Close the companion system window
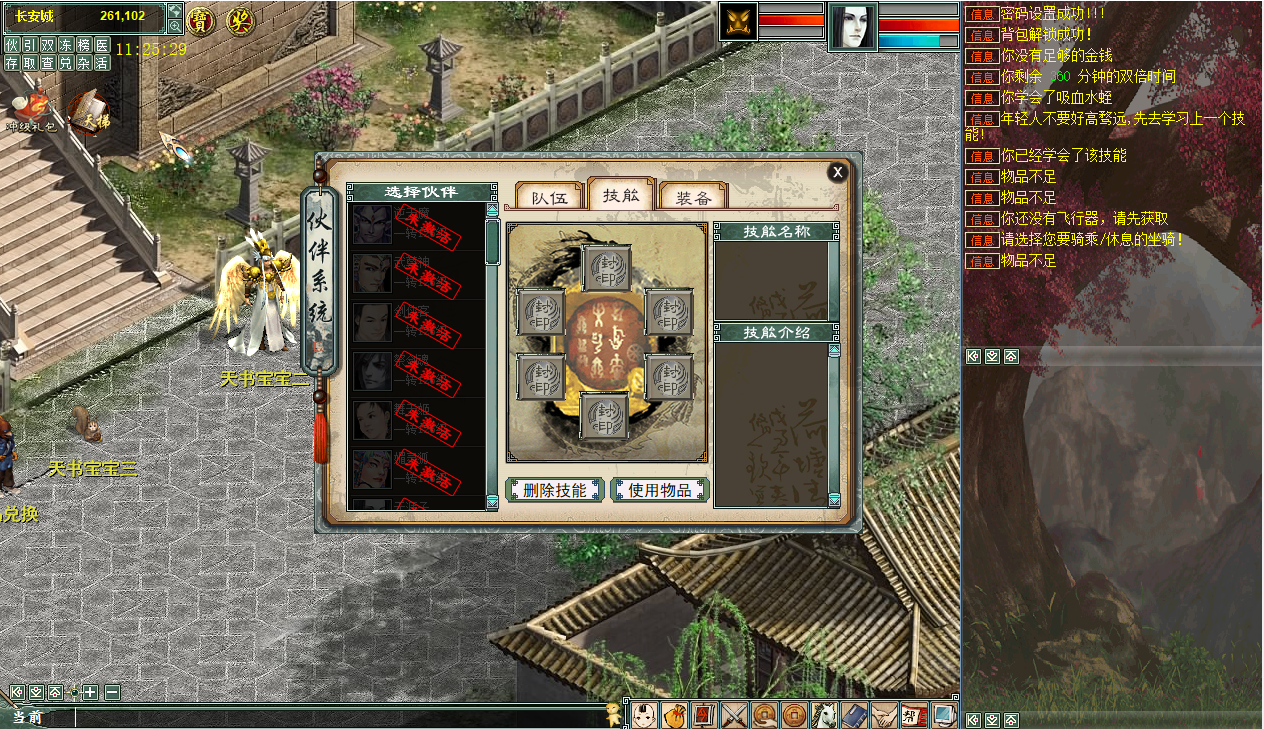This screenshot has width=1264, height=729. [x=837, y=172]
